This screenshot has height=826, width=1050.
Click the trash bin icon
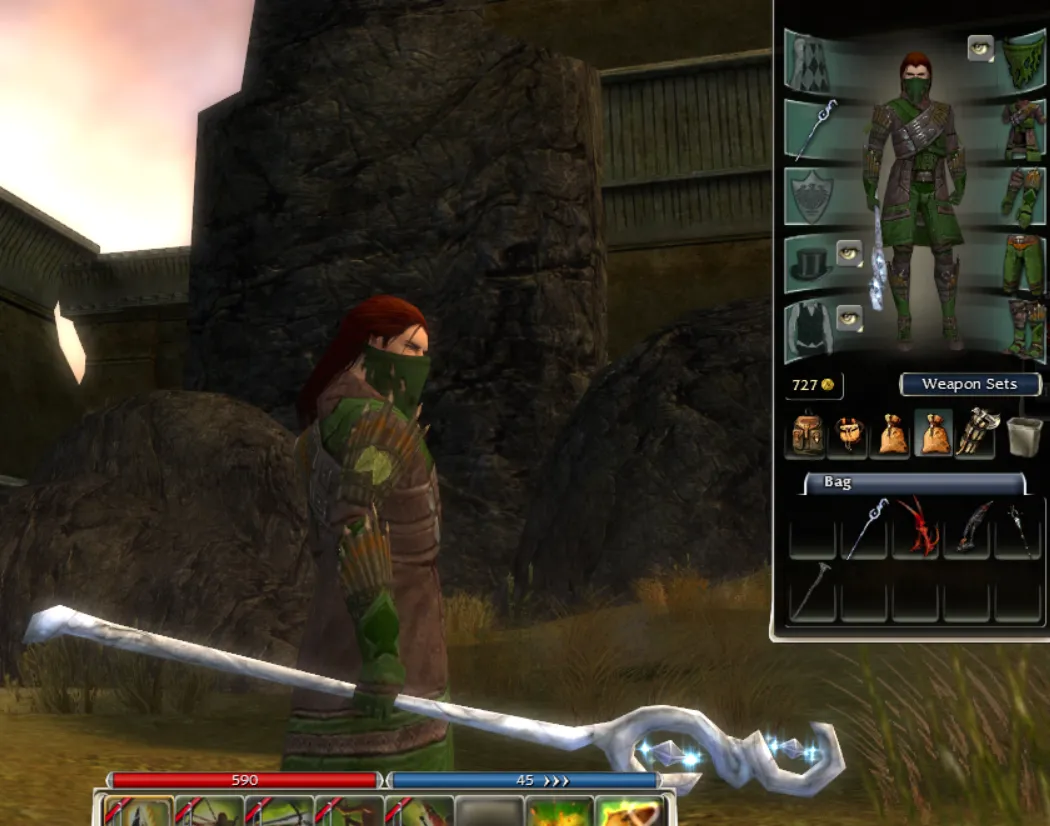click(1024, 435)
